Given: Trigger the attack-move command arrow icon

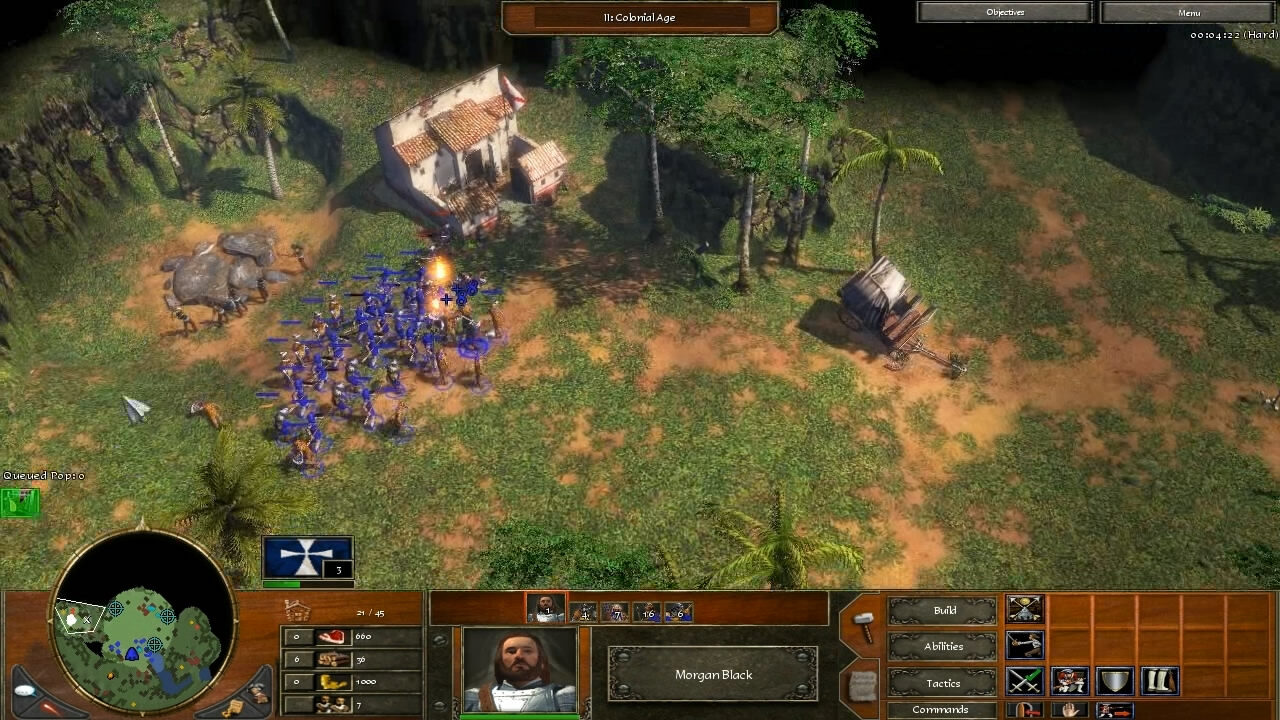Looking at the screenshot, I should [x=1115, y=711].
